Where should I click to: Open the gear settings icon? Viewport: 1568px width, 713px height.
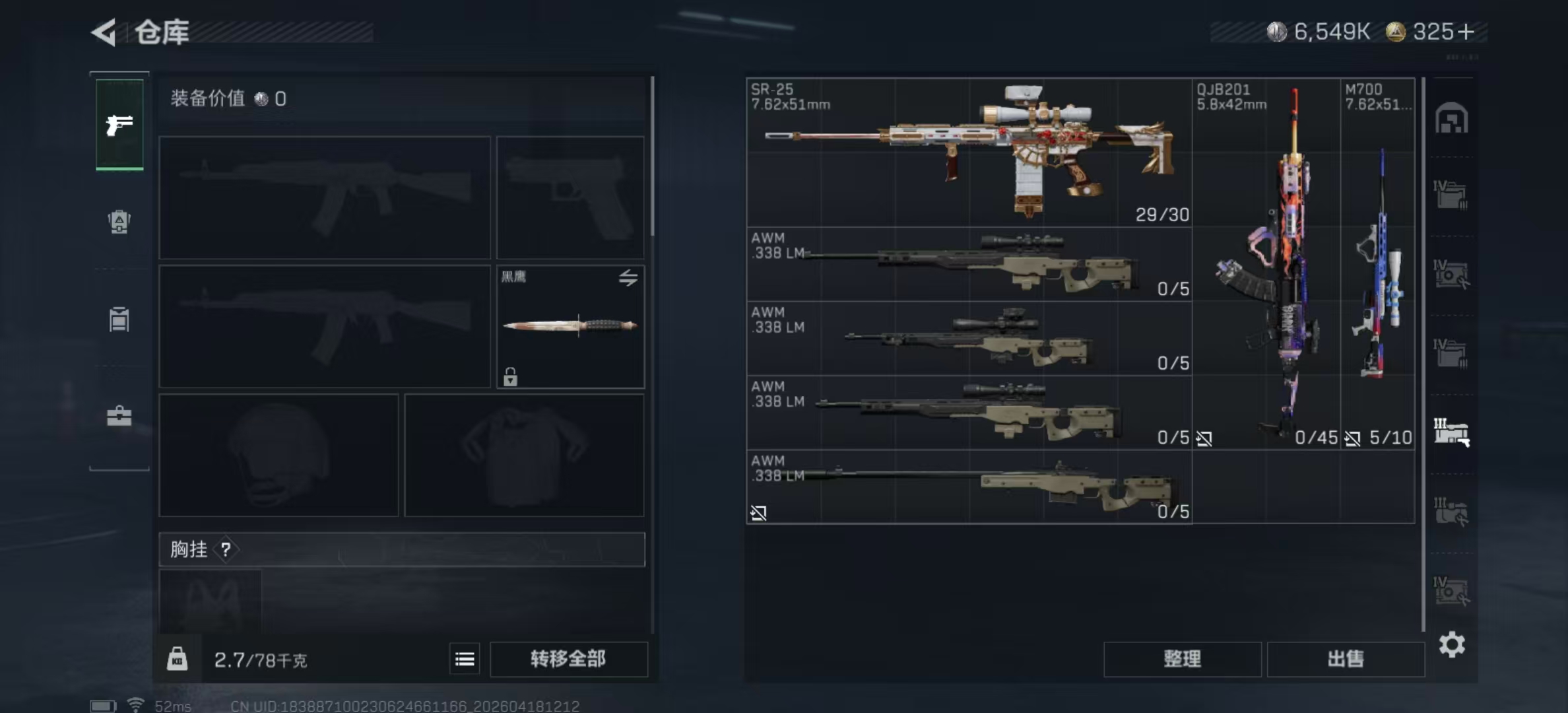point(1452,644)
